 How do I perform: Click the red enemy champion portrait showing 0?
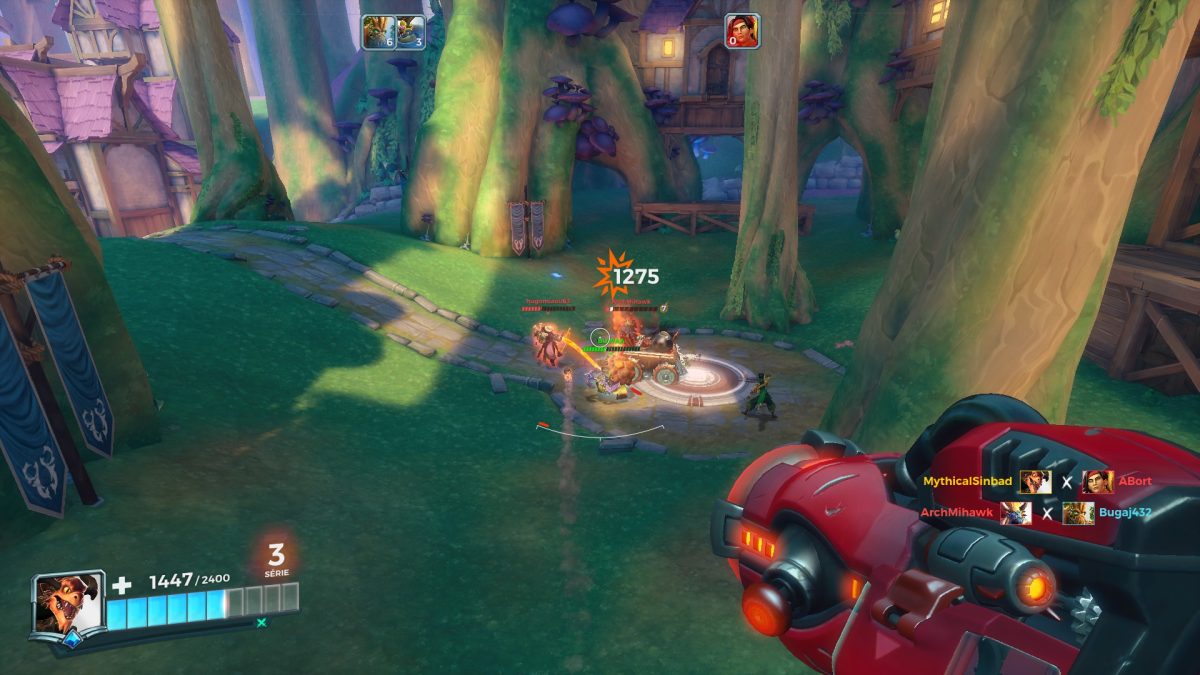coord(742,31)
